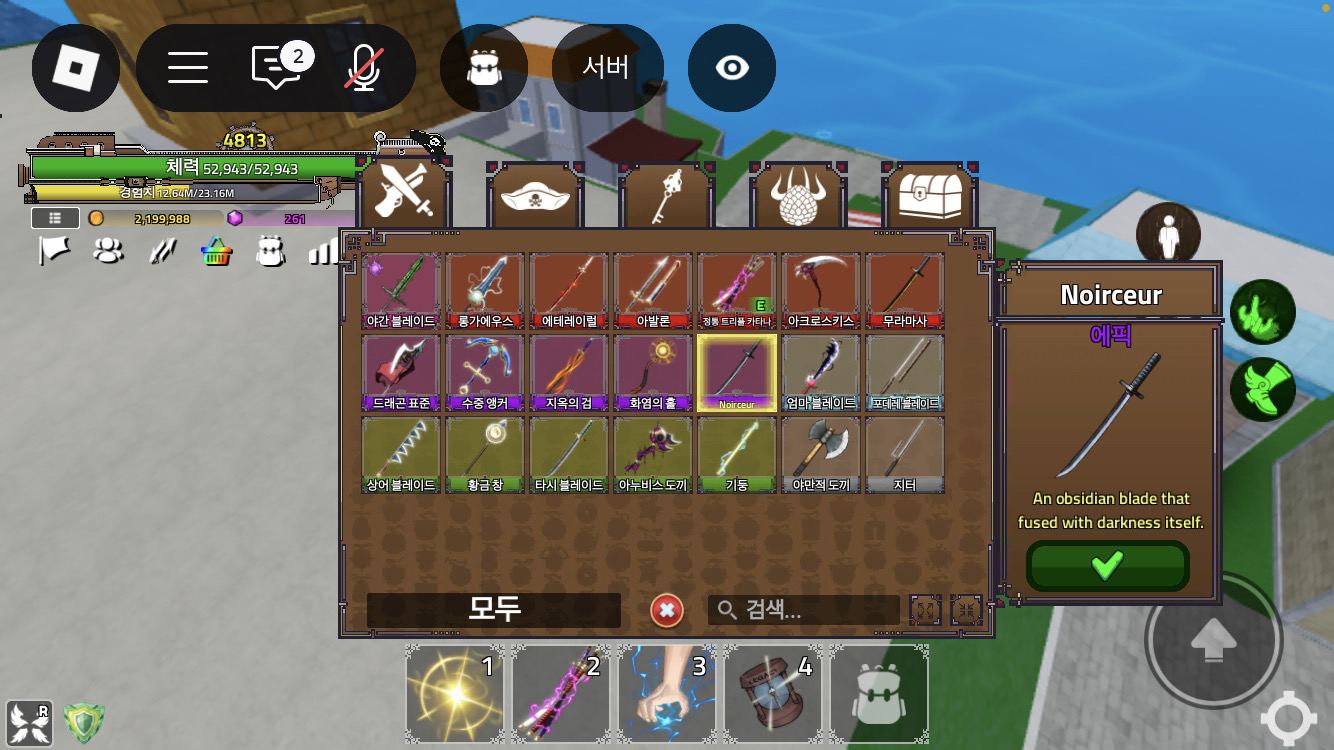Switch to the treasure chest tab
Image resolution: width=1334 pixels, height=750 pixels.
coord(930,197)
